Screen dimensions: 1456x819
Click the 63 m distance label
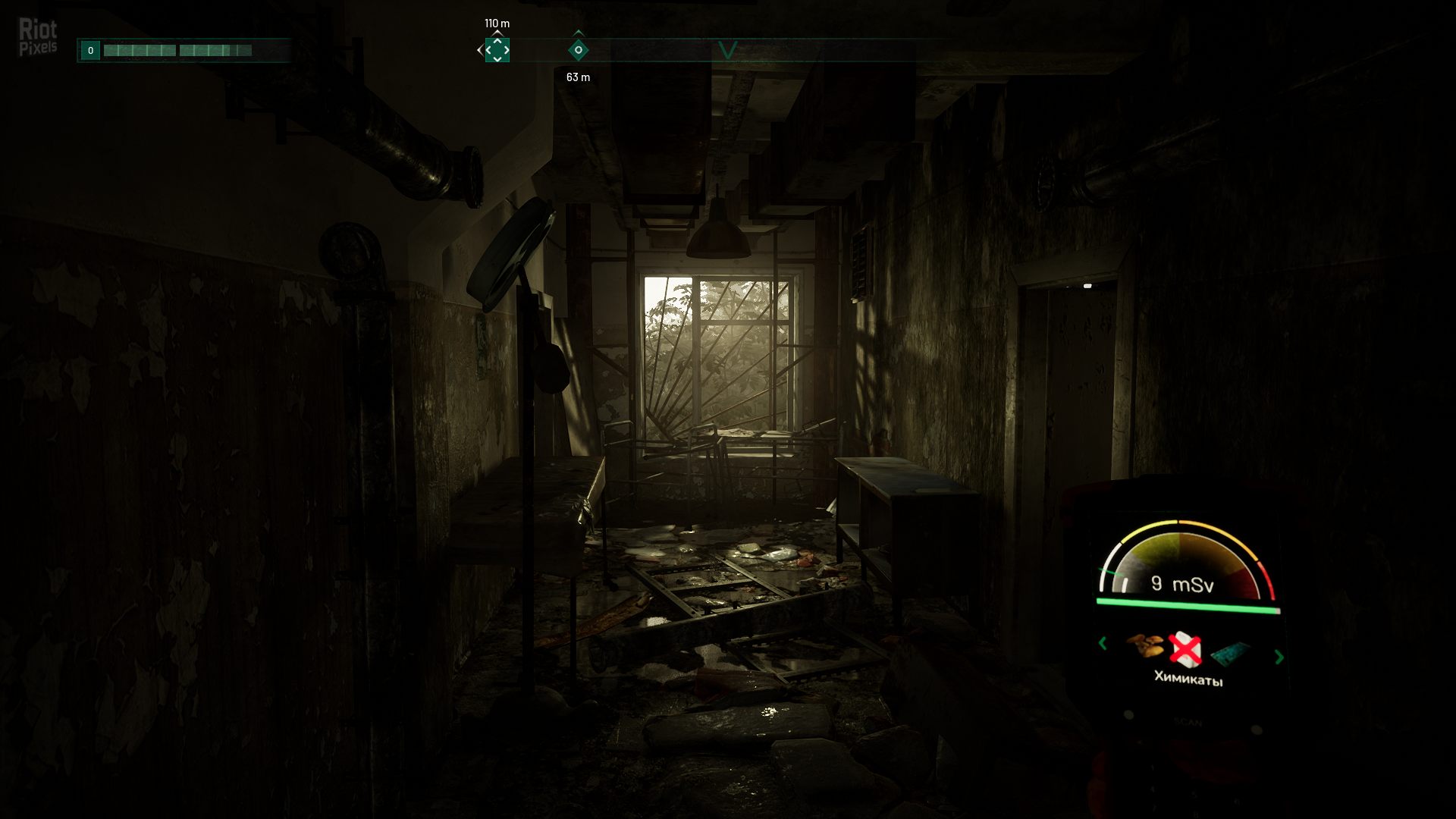[x=577, y=77]
